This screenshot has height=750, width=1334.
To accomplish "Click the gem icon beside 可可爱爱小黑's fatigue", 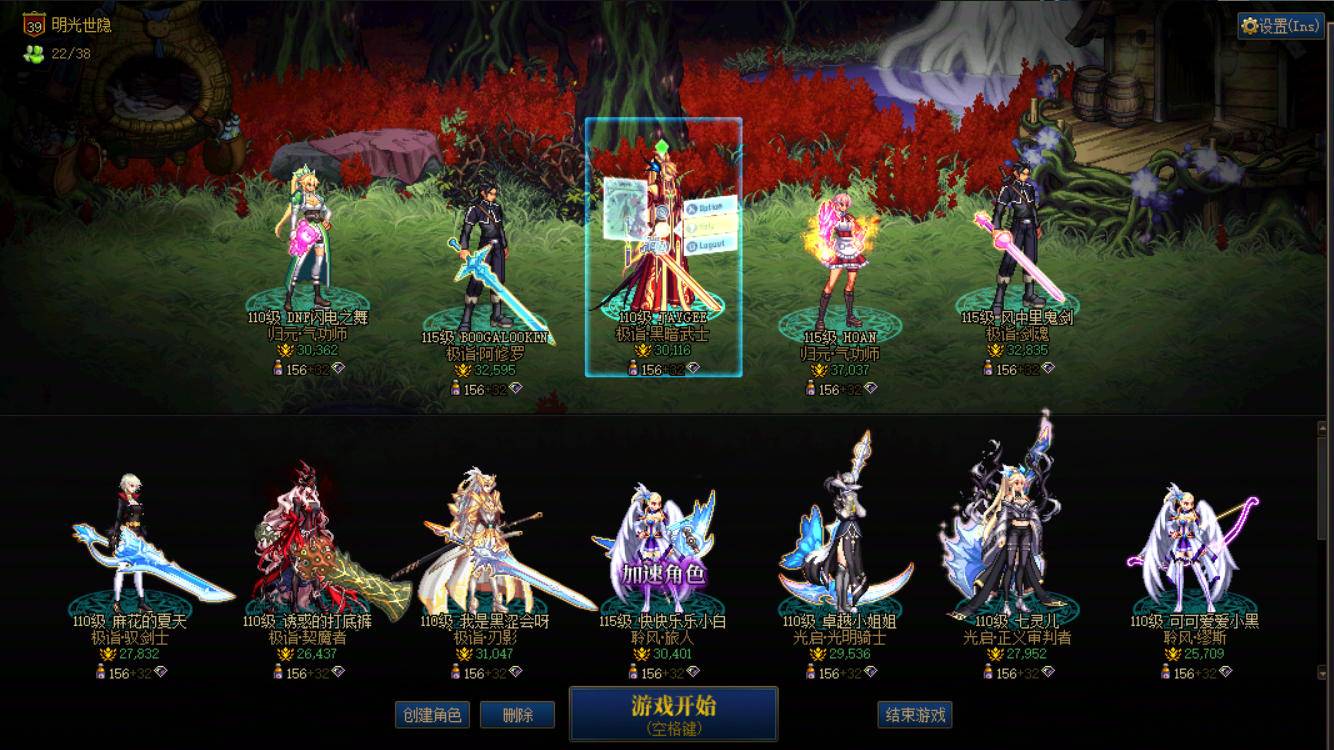I will pos(1225,672).
